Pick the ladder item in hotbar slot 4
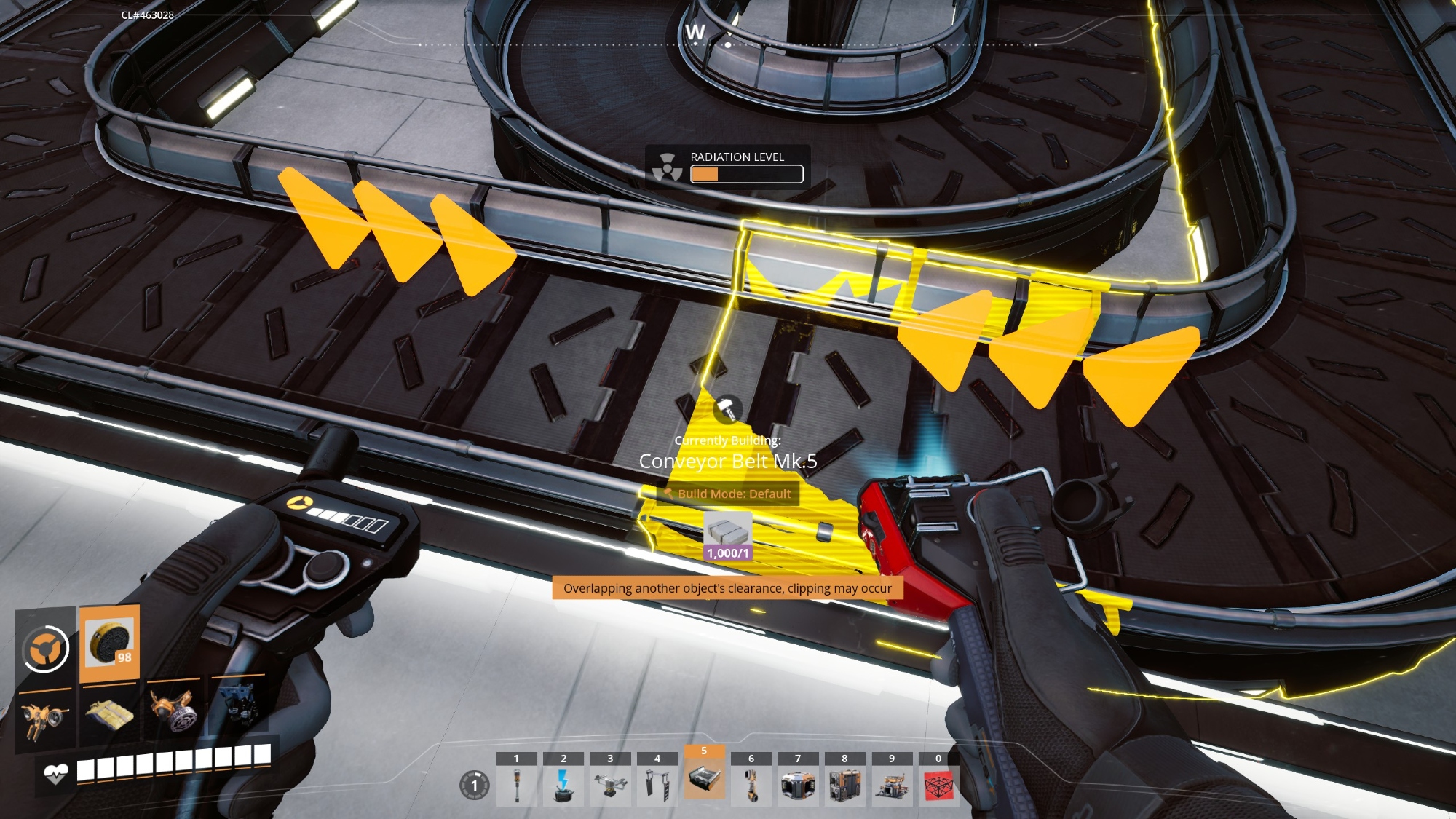Screen dimensions: 1456x819 pos(657,785)
